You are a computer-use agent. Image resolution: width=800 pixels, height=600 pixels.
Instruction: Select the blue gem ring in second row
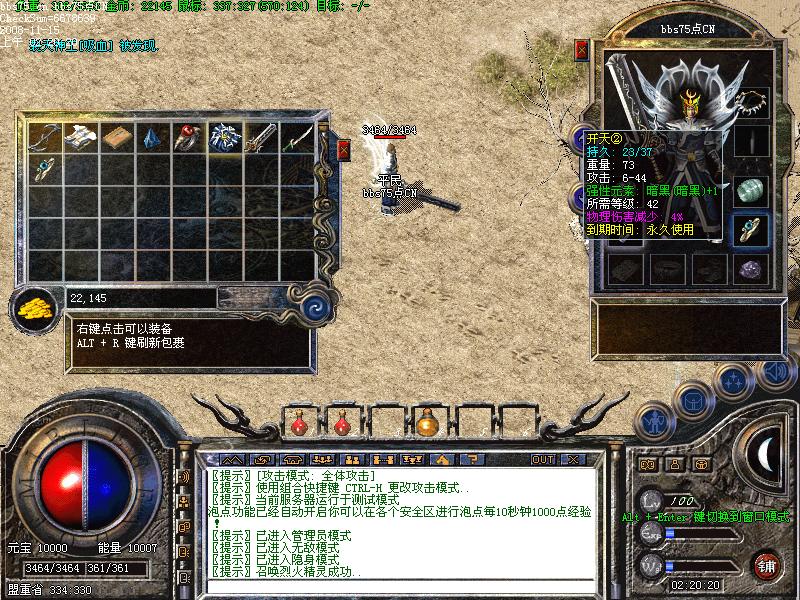pos(44,168)
